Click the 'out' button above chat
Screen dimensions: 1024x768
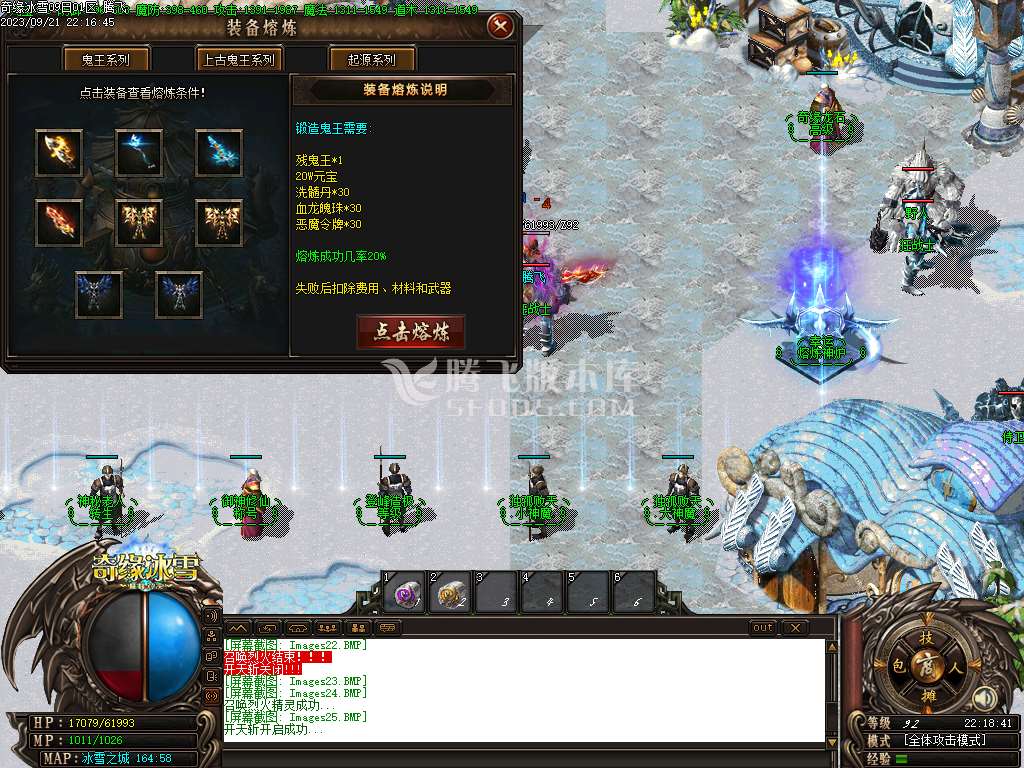pyautogui.click(x=763, y=628)
